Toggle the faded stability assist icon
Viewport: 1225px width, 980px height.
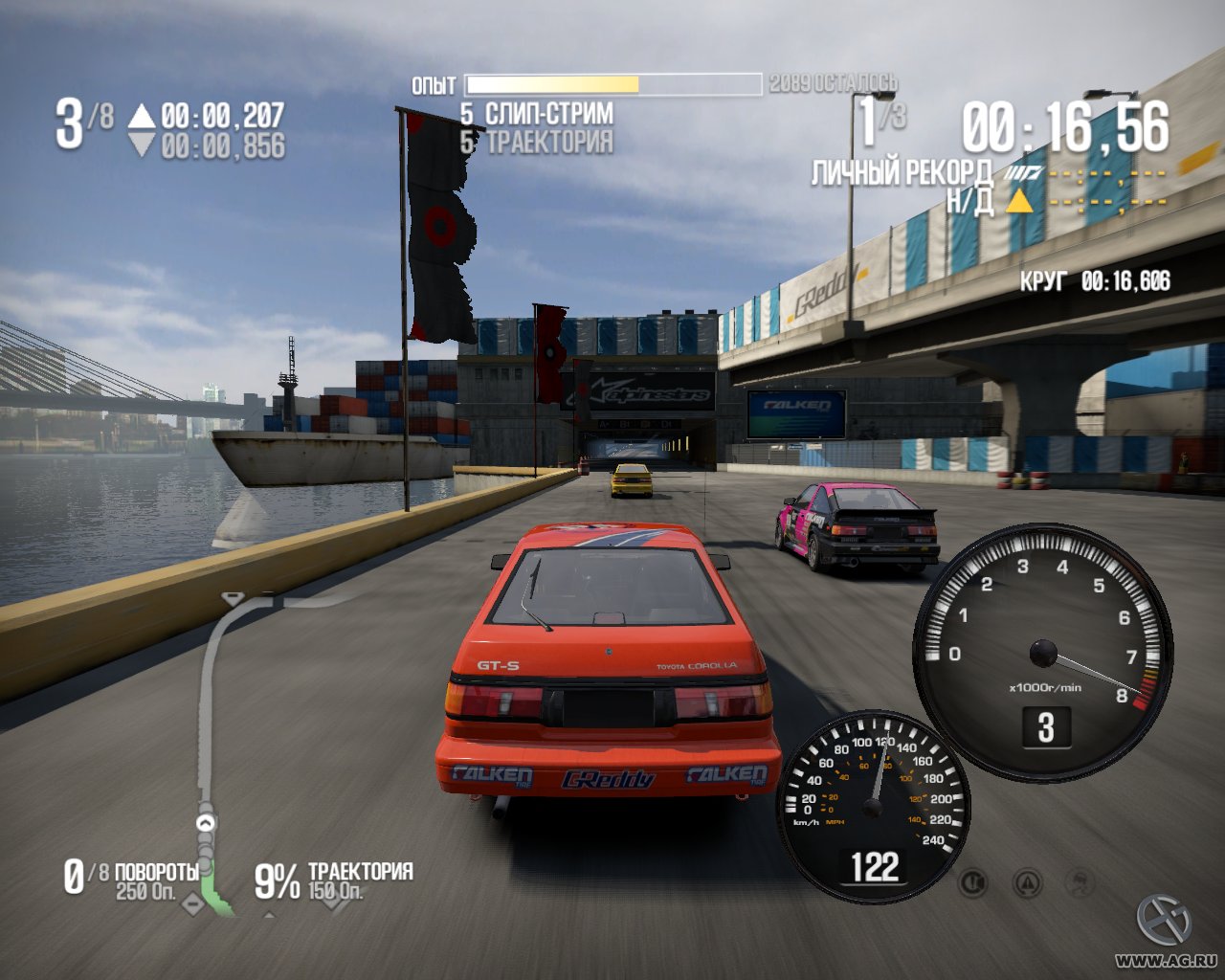(x=1080, y=881)
